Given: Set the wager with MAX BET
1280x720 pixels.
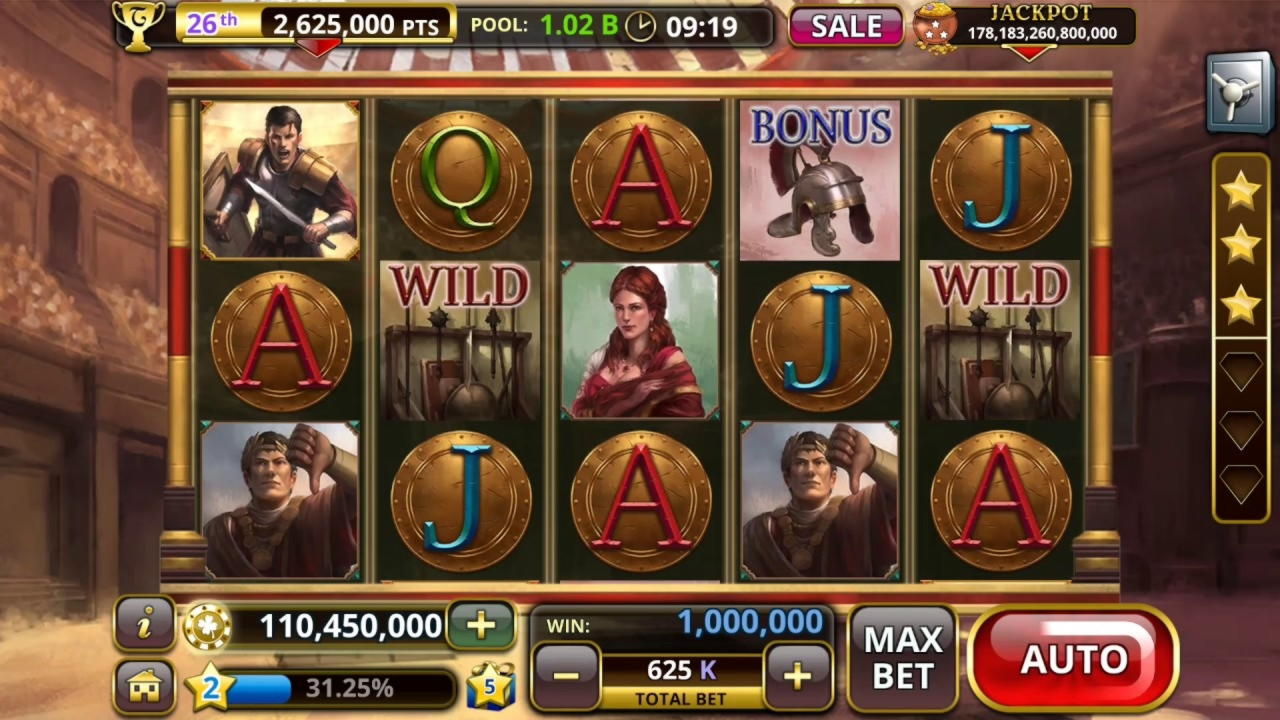Looking at the screenshot, I should (x=902, y=658).
